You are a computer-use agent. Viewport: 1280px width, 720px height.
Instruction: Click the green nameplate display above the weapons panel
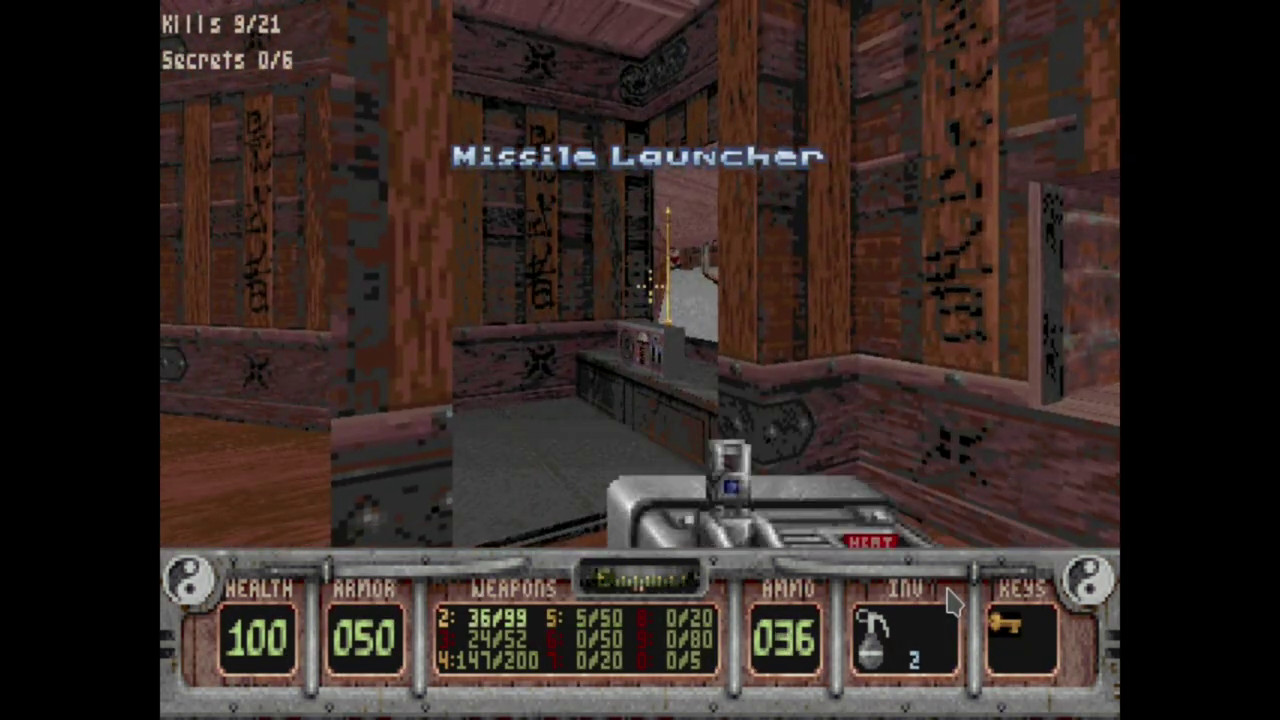640,580
